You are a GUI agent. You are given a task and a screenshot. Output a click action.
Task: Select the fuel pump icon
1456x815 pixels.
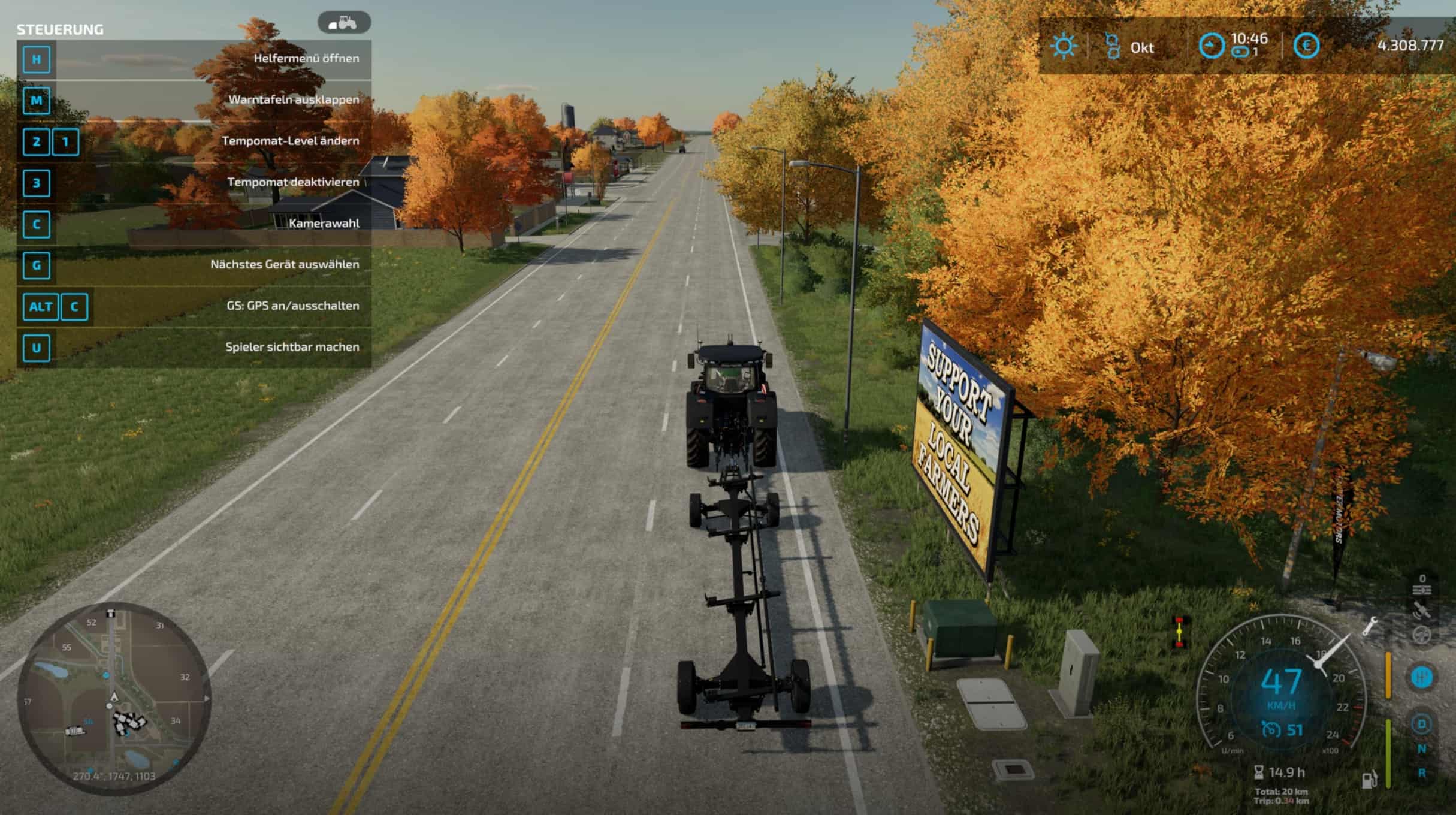pos(1370,780)
